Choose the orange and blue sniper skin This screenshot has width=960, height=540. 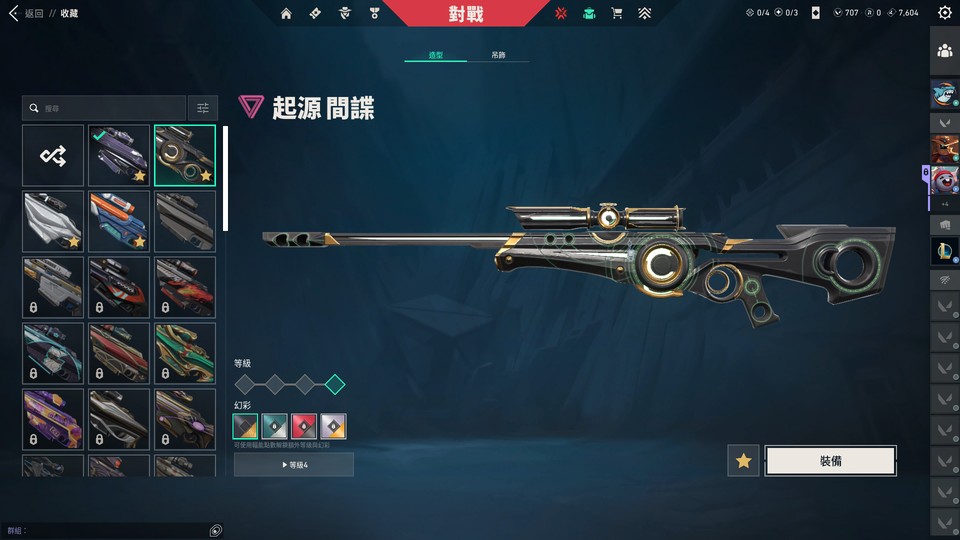point(119,221)
